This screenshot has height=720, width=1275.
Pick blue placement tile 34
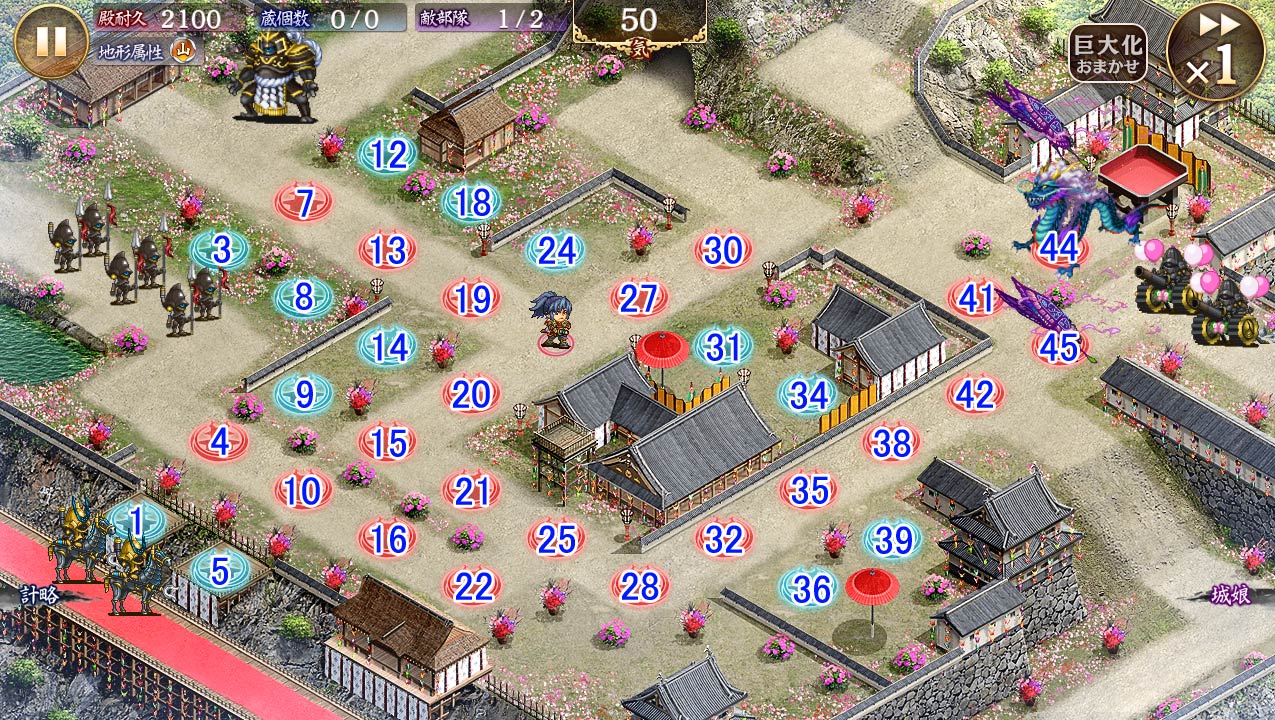coord(808,395)
